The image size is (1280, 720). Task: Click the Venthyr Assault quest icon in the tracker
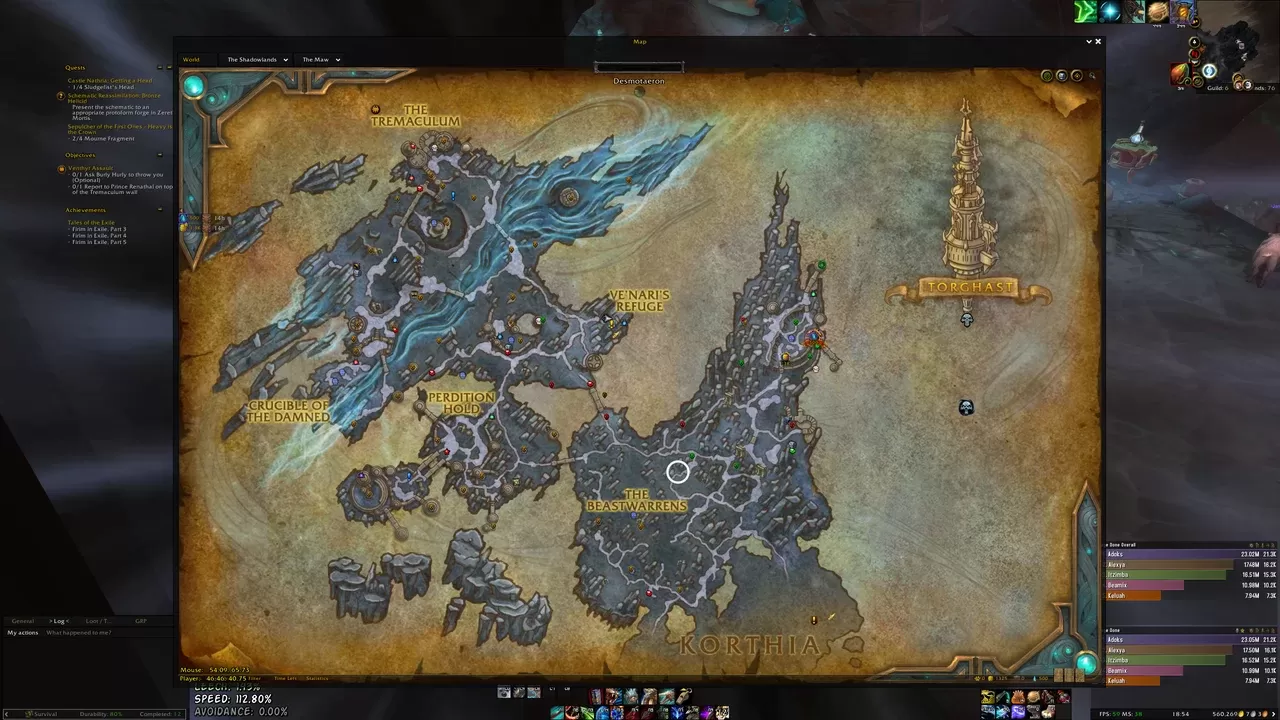(x=61, y=169)
